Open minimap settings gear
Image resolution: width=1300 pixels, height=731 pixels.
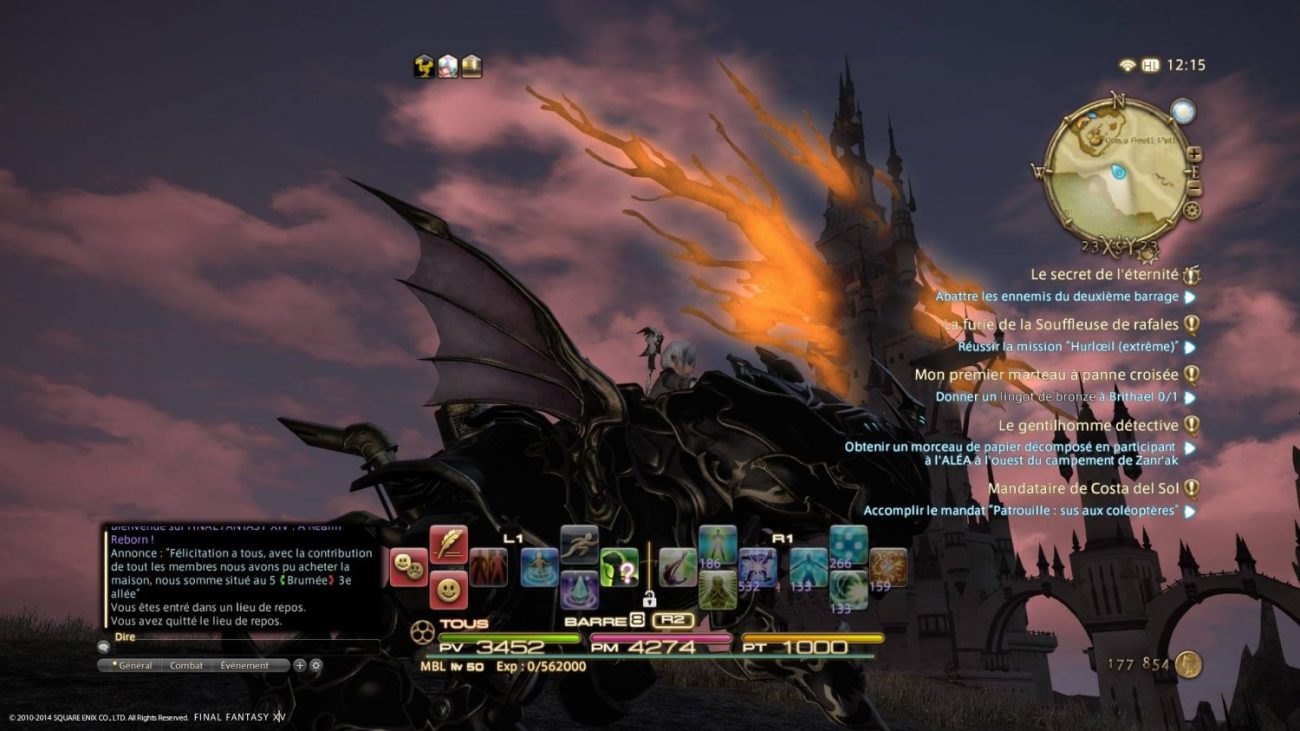click(1191, 211)
